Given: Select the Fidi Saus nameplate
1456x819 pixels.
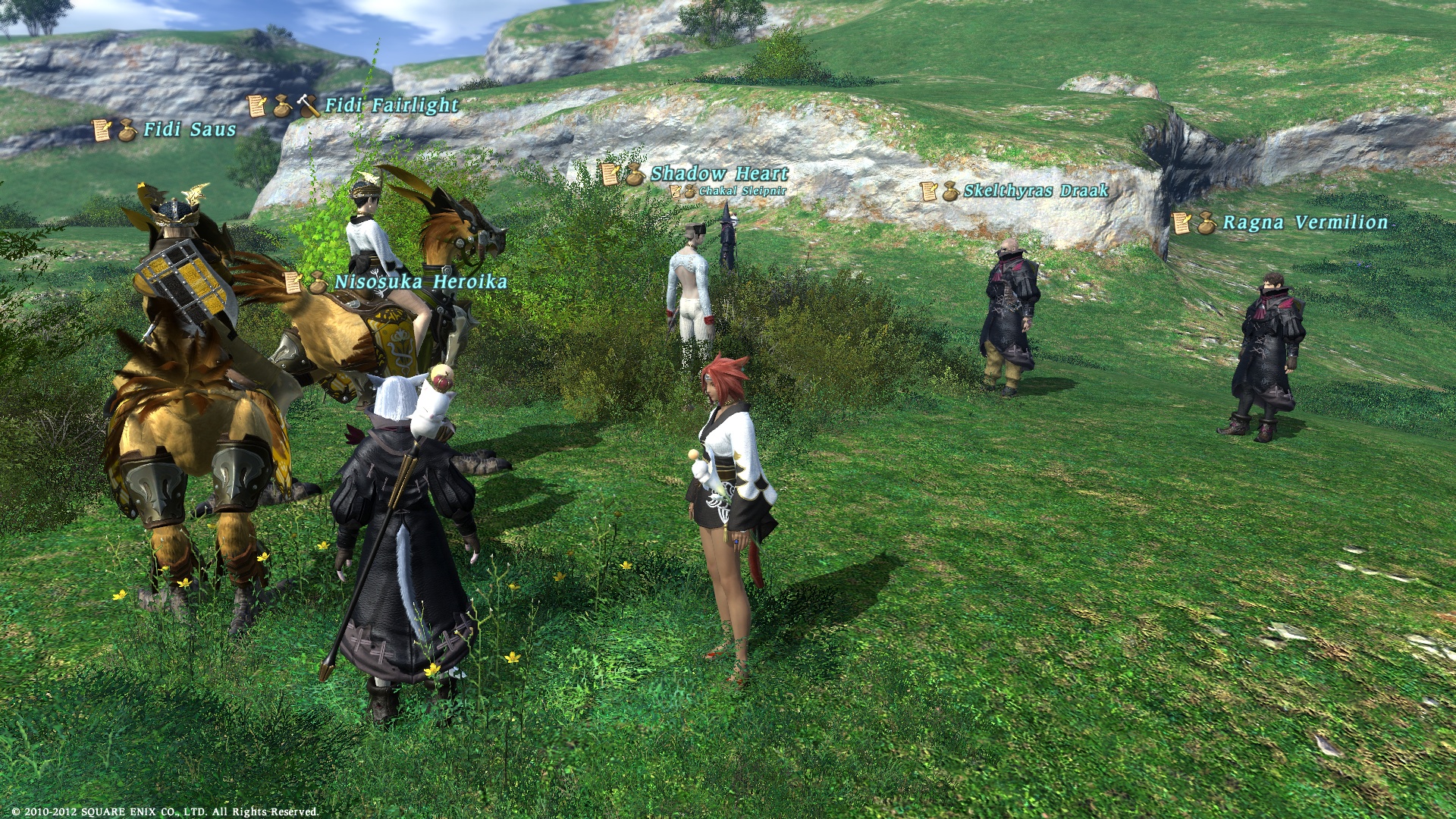Looking at the screenshot, I should (x=190, y=130).
